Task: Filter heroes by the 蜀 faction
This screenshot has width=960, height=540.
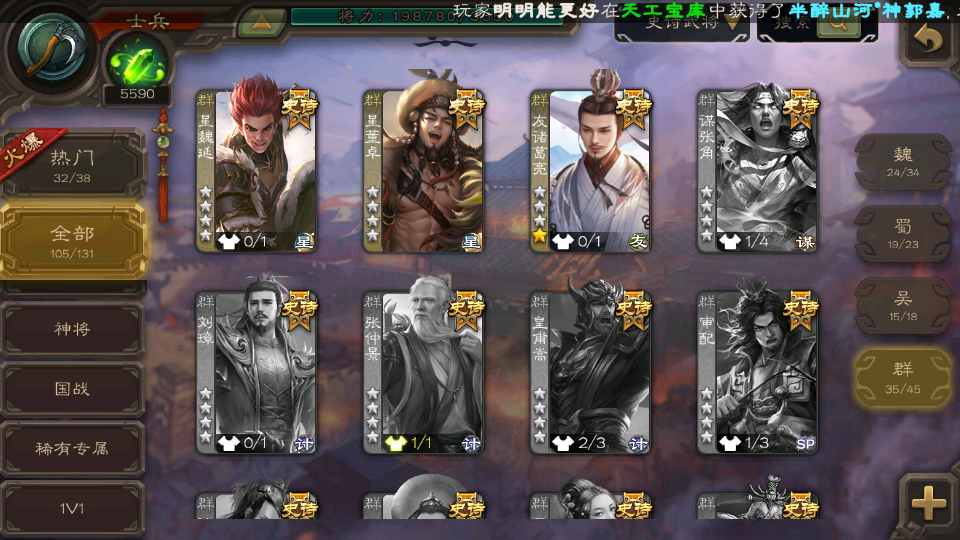Action: [x=902, y=233]
